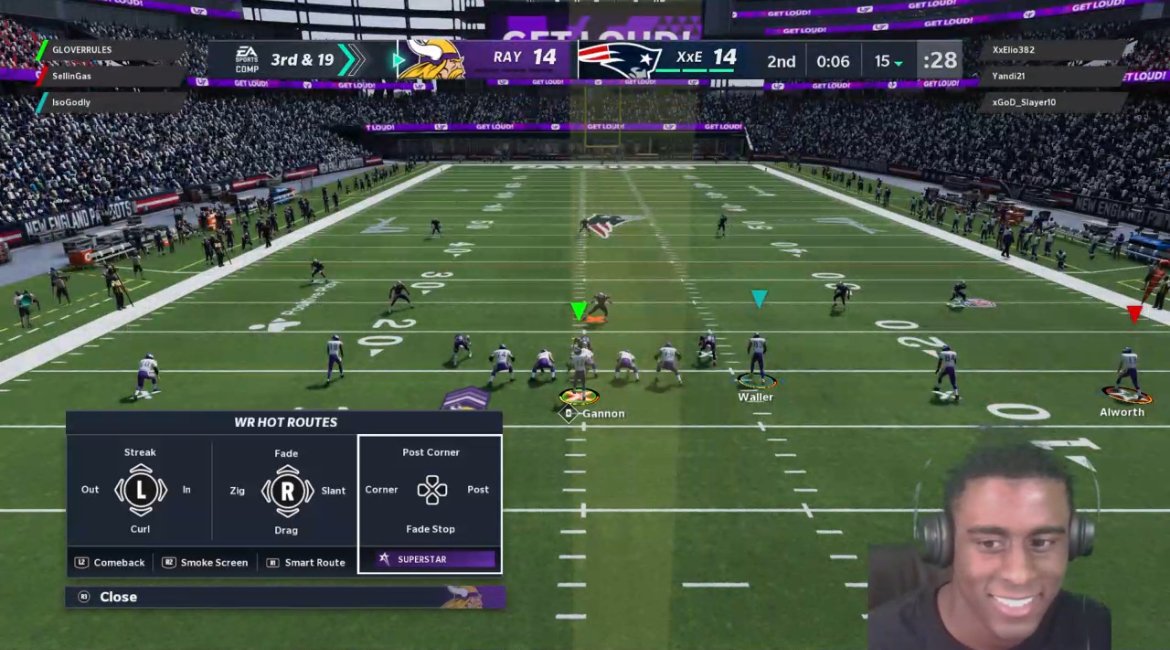
Task: Select the Fade route
Action: pos(286,454)
